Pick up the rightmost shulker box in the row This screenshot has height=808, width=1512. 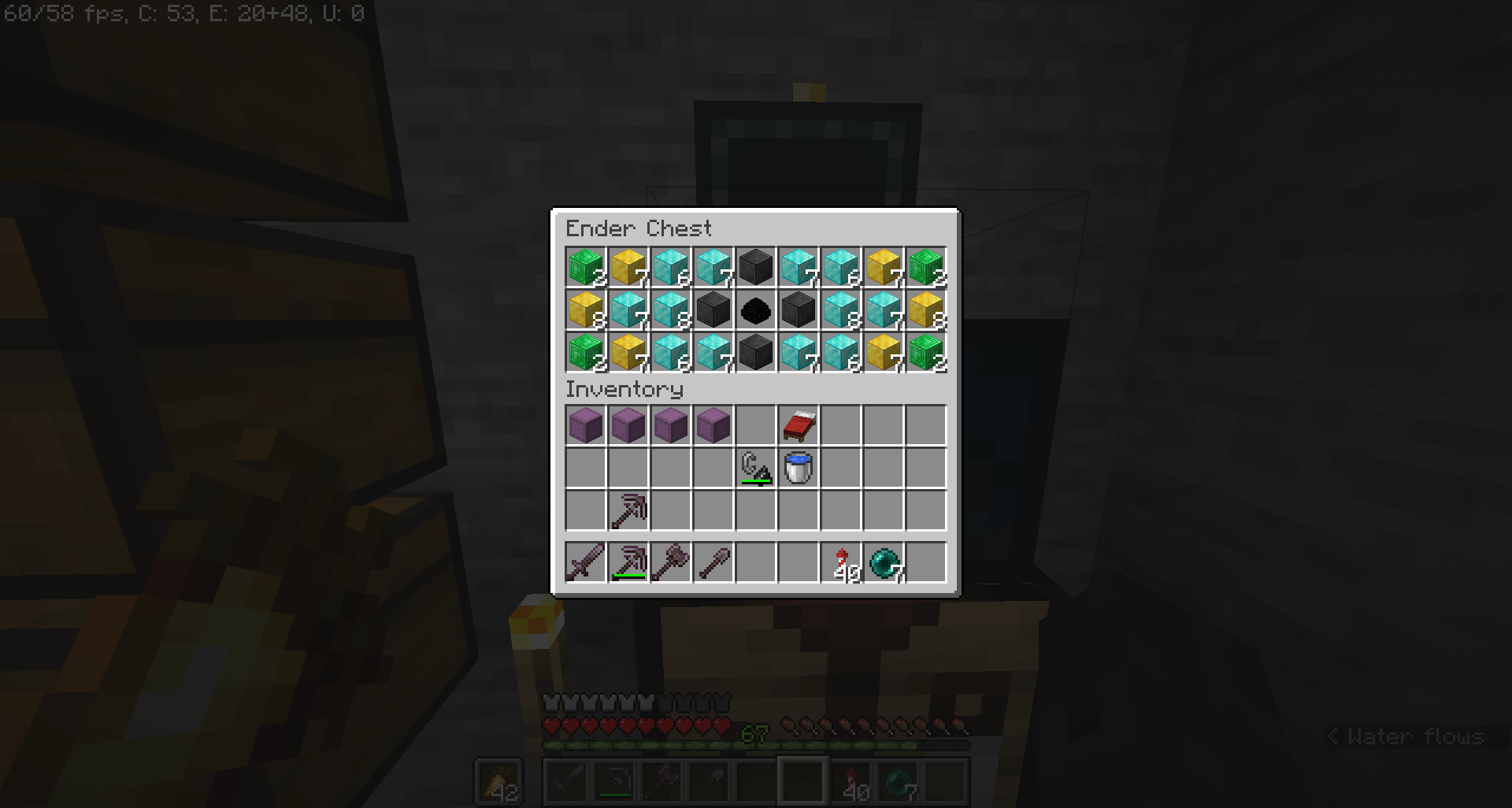(714, 425)
